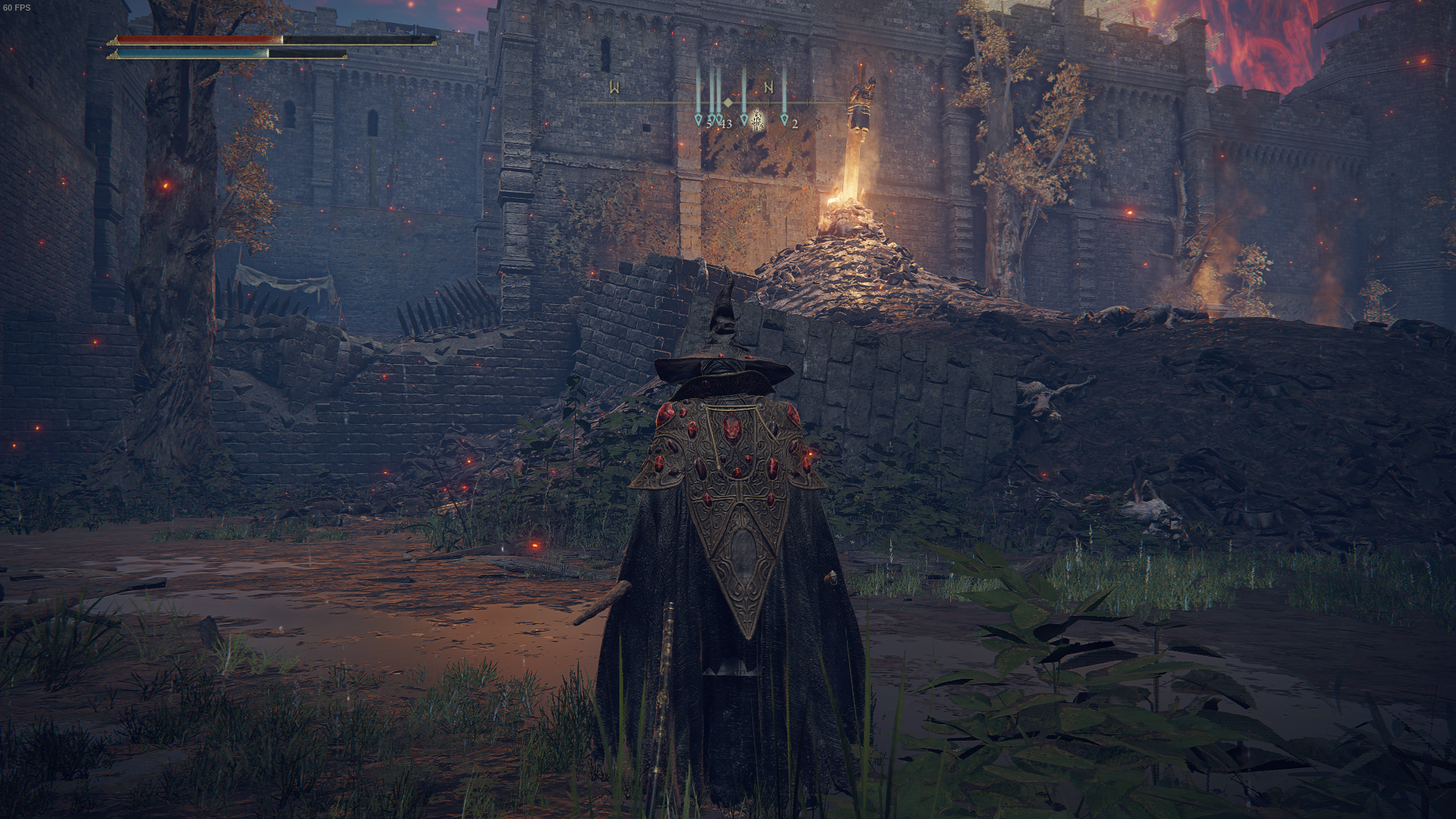The height and width of the screenshot is (819, 1456).
Task: Click the N cardinal letter on the compass
Action: [769, 87]
